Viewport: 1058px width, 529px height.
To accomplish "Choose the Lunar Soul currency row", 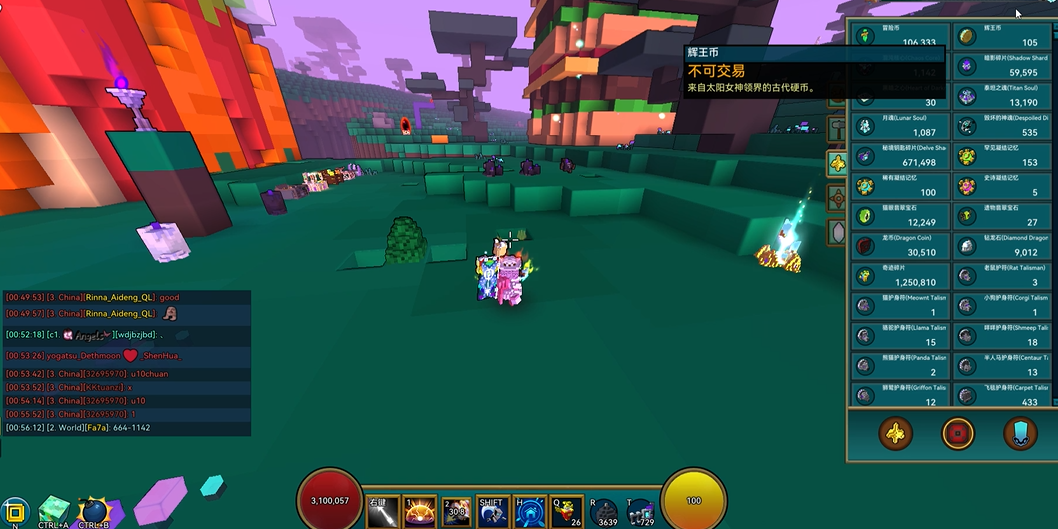I will pyautogui.click(x=900, y=126).
